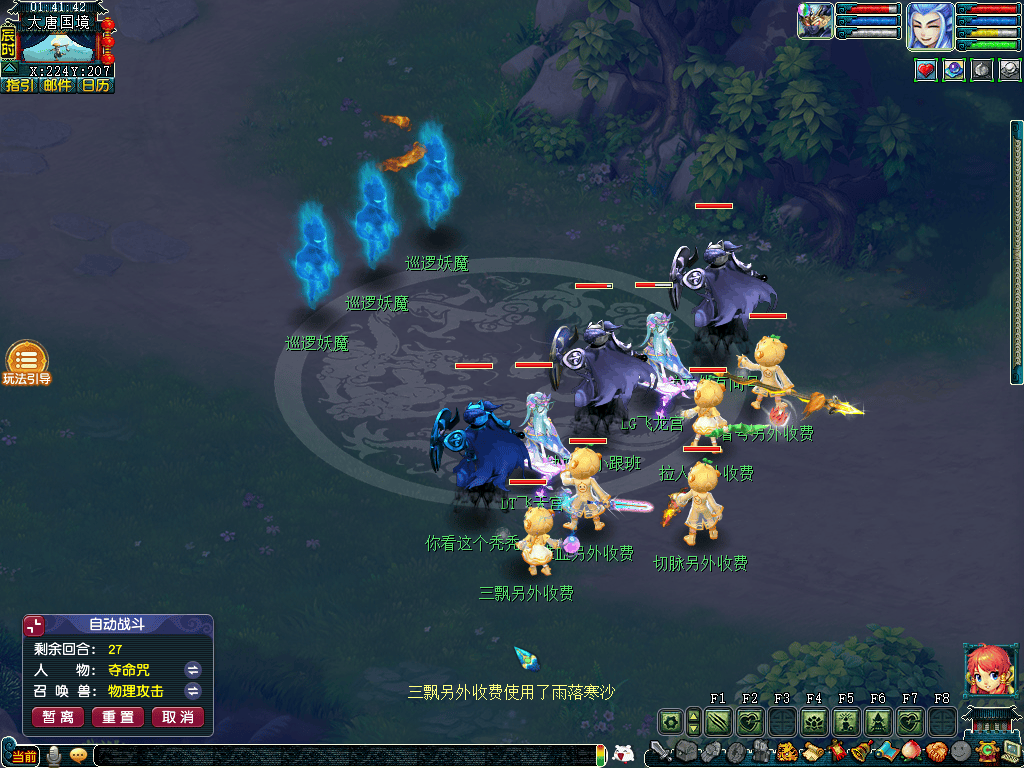The width and height of the screenshot is (1024, 768).
Task: Click the red heart buff icon
Action: click(926, 70)
